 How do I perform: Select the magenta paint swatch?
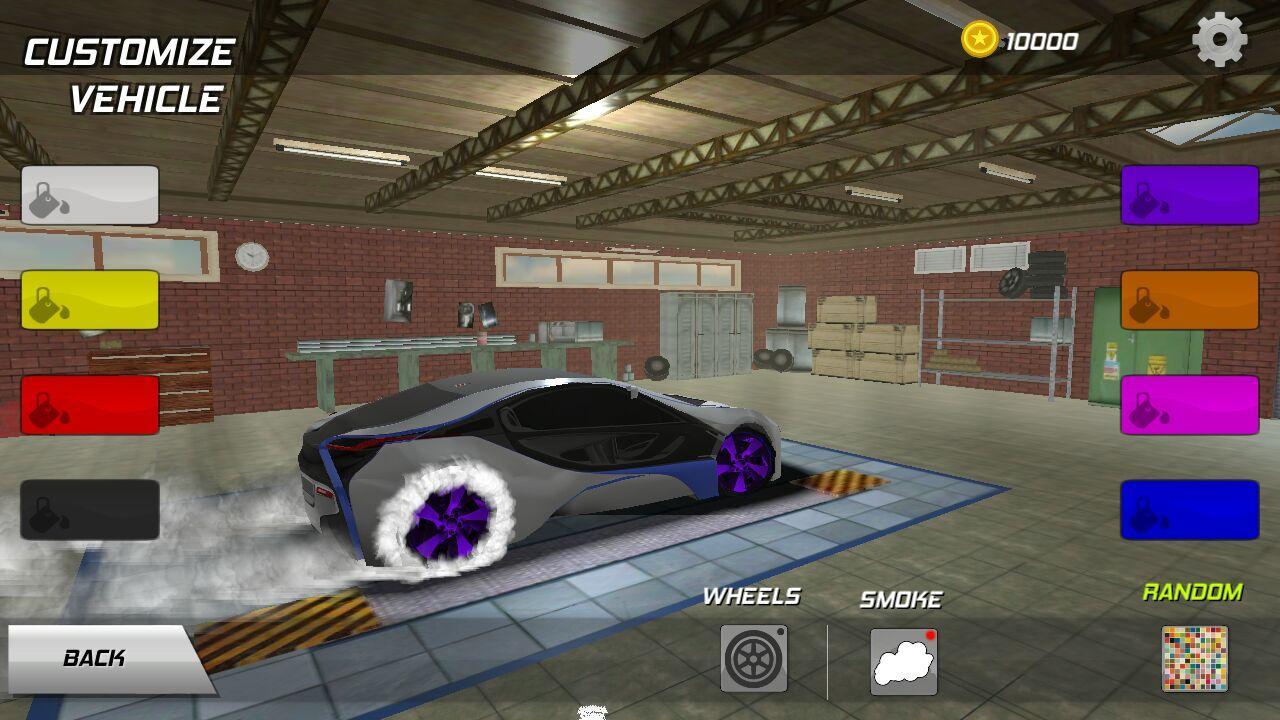(1189, 405)
